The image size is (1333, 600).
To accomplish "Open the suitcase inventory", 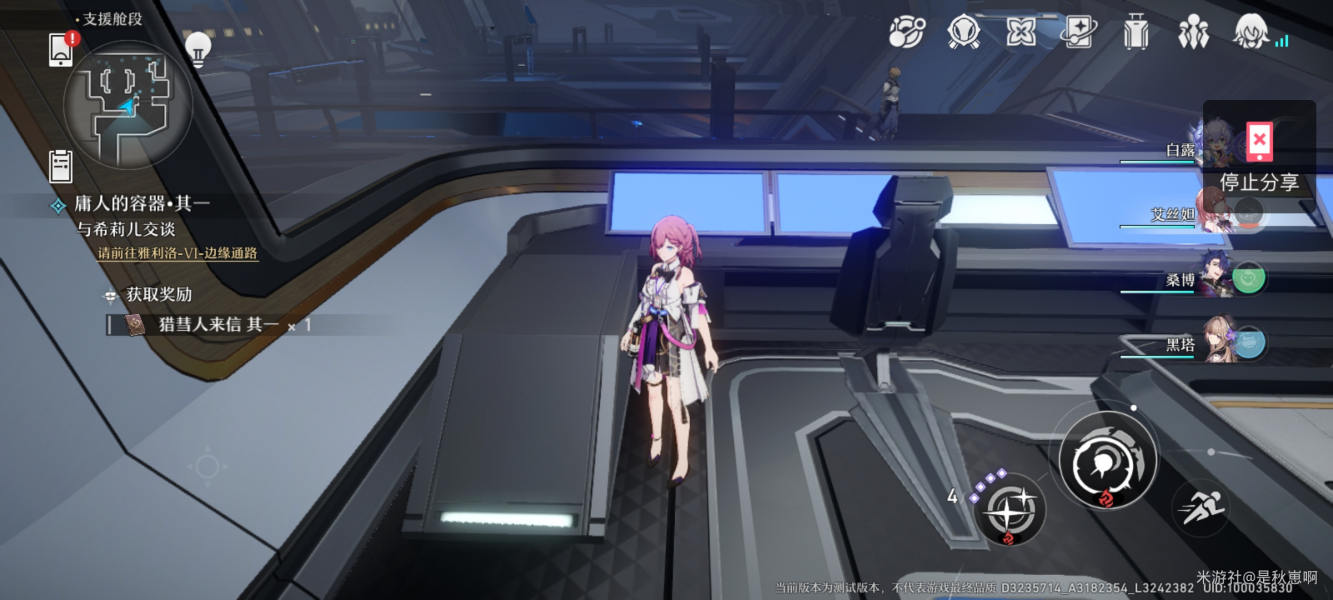I will point(1136,32).
